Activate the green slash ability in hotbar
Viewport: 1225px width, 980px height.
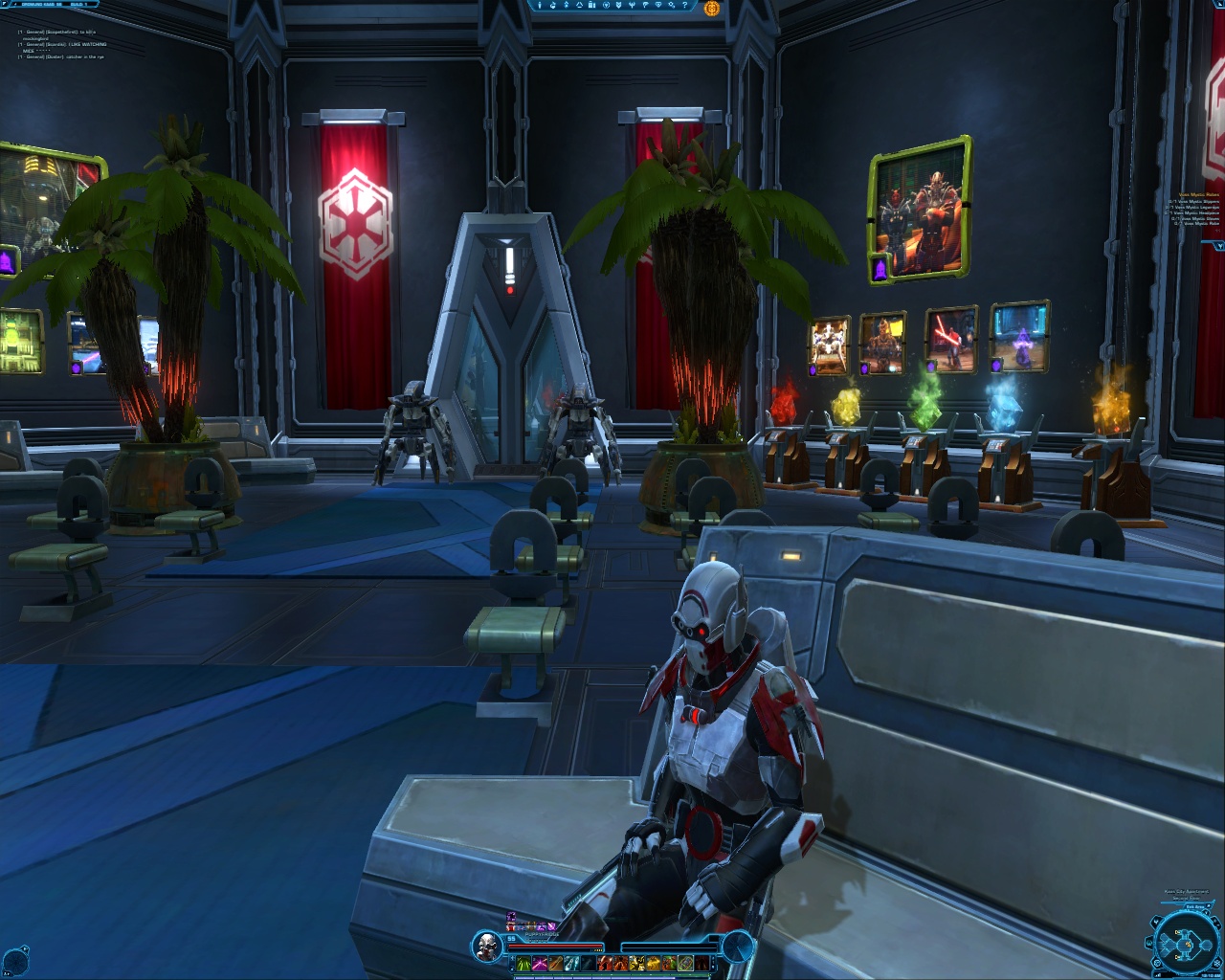[x=524, y=964]
